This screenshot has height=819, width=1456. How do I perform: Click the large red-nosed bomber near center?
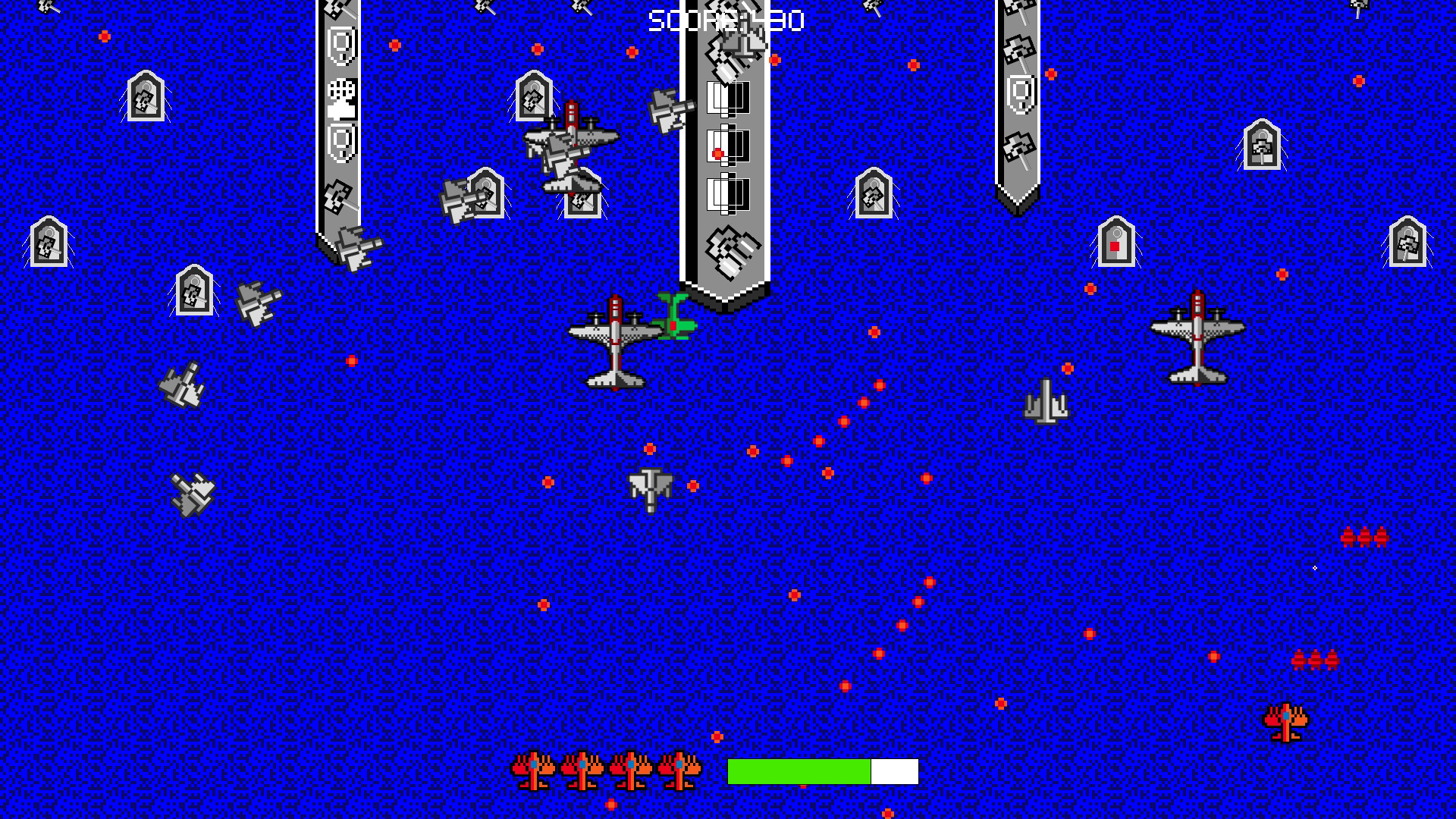614,341
